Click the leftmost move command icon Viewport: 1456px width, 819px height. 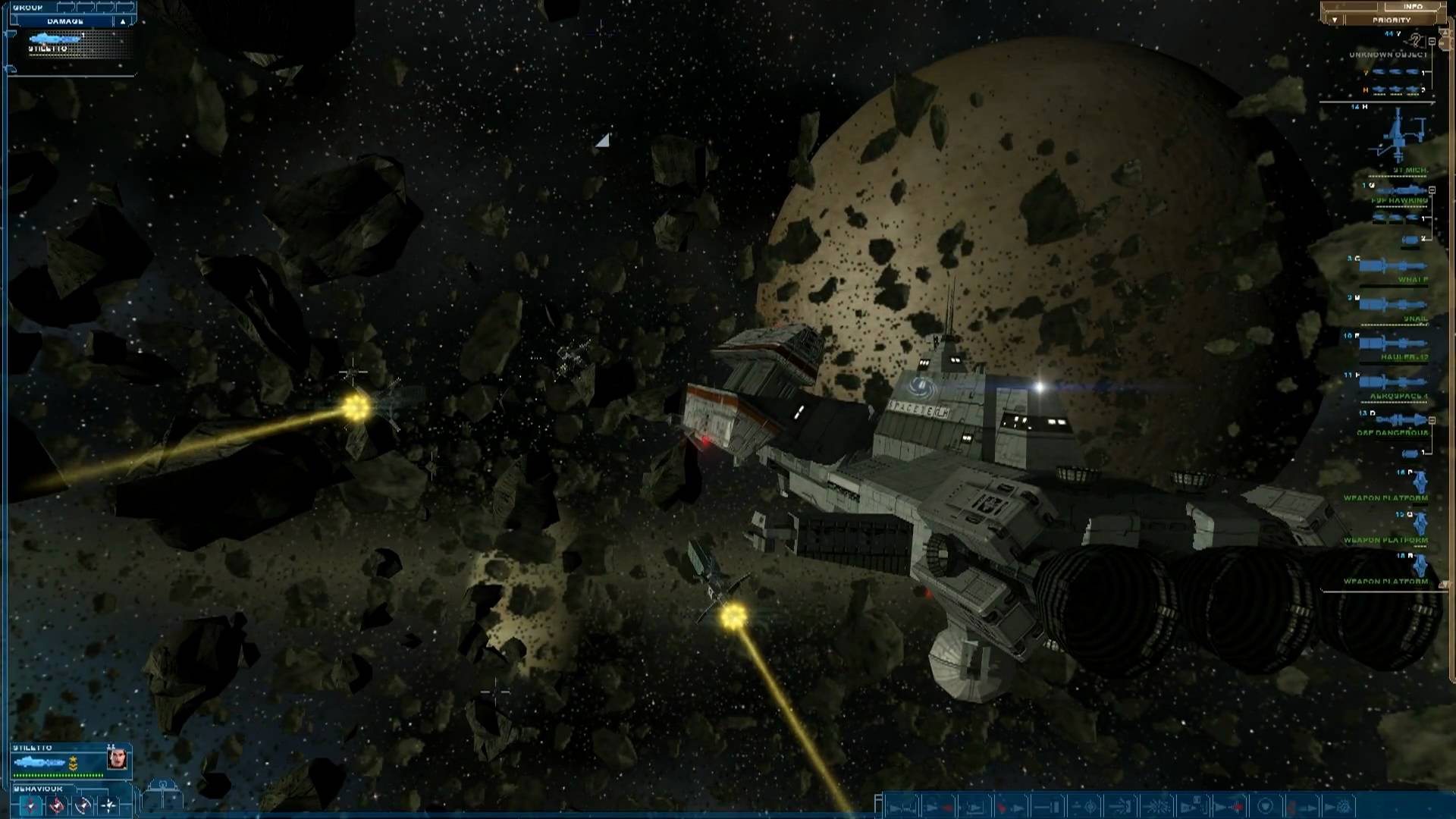[902, 806]
